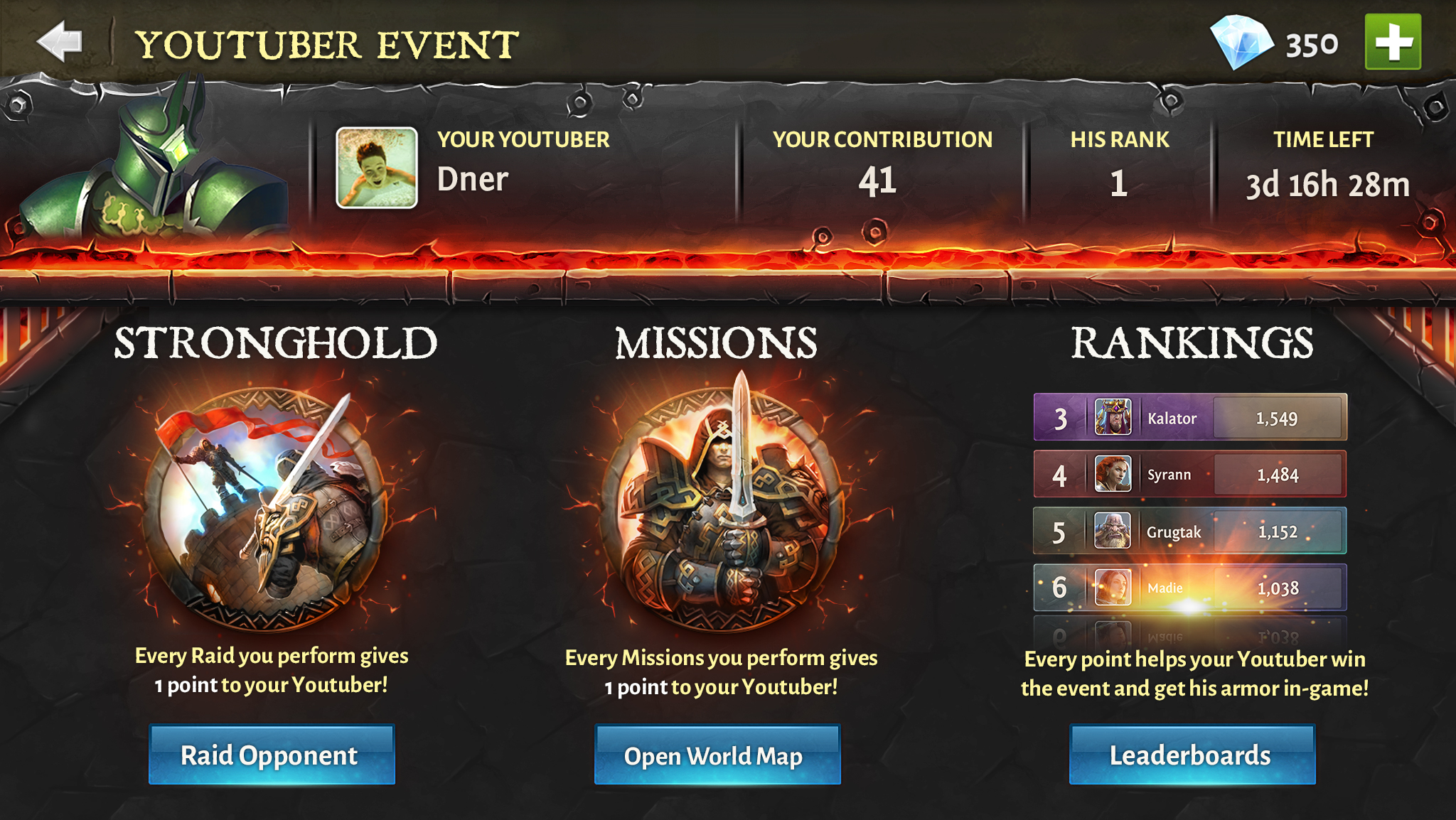1456x820 pixels.
Task: Add gems with the green plus button
Action: (1392, 42)
